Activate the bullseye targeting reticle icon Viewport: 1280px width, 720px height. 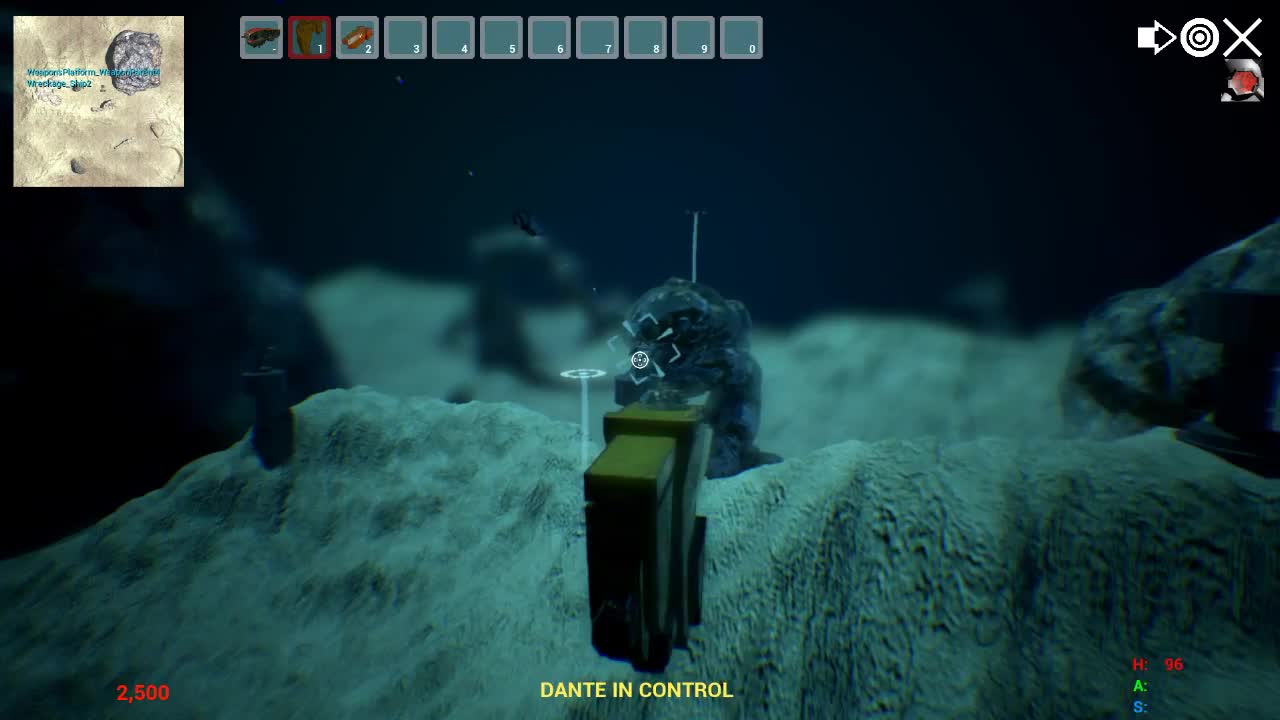point(1199,37)
